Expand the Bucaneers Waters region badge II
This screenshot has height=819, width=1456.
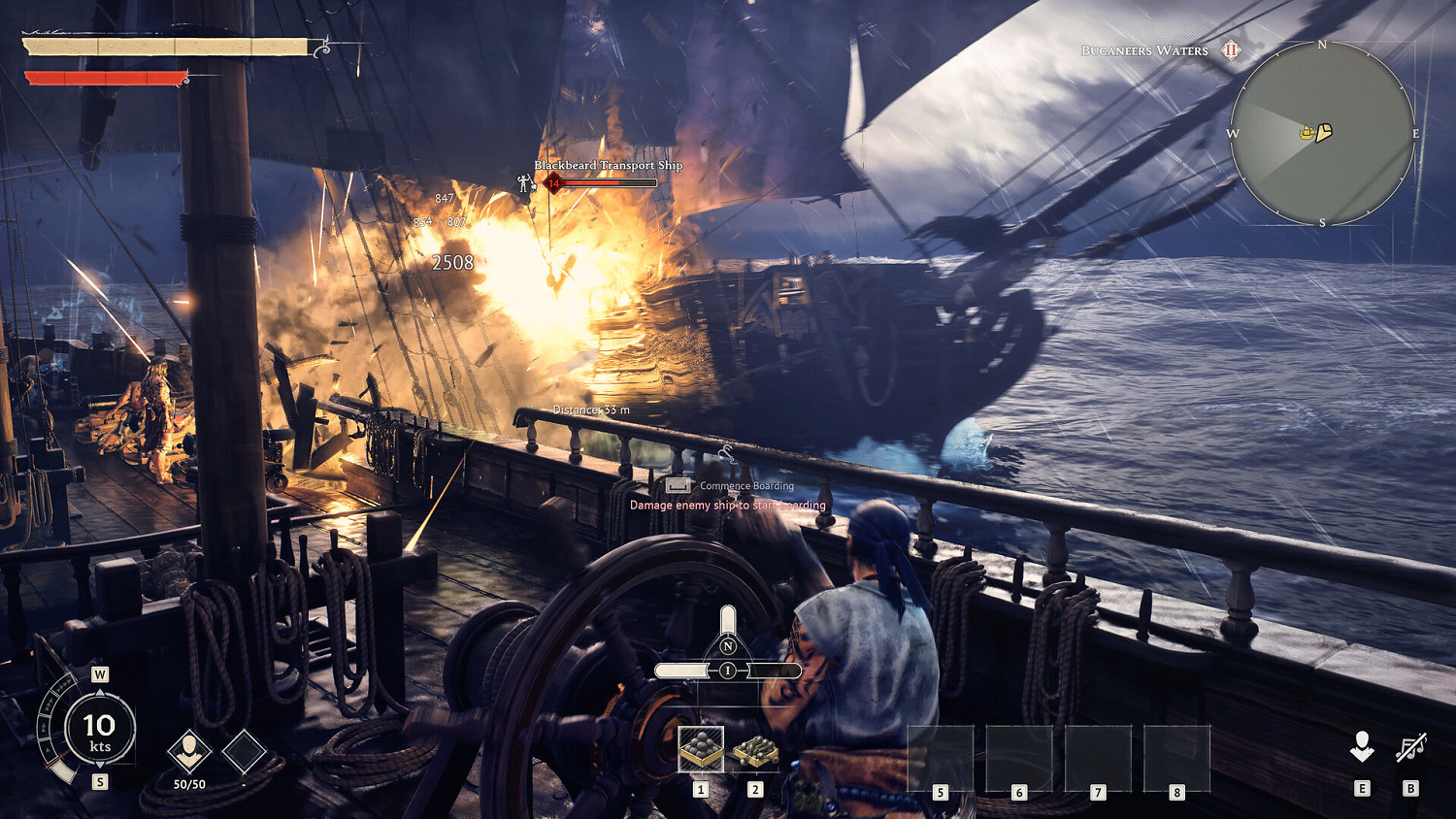click(1231, 49)
